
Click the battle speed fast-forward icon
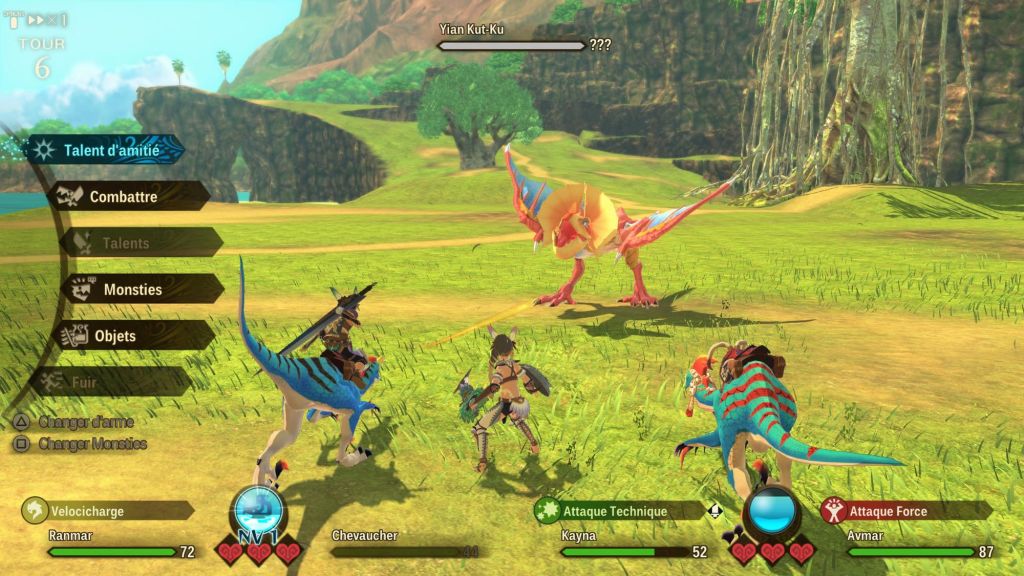37,20
